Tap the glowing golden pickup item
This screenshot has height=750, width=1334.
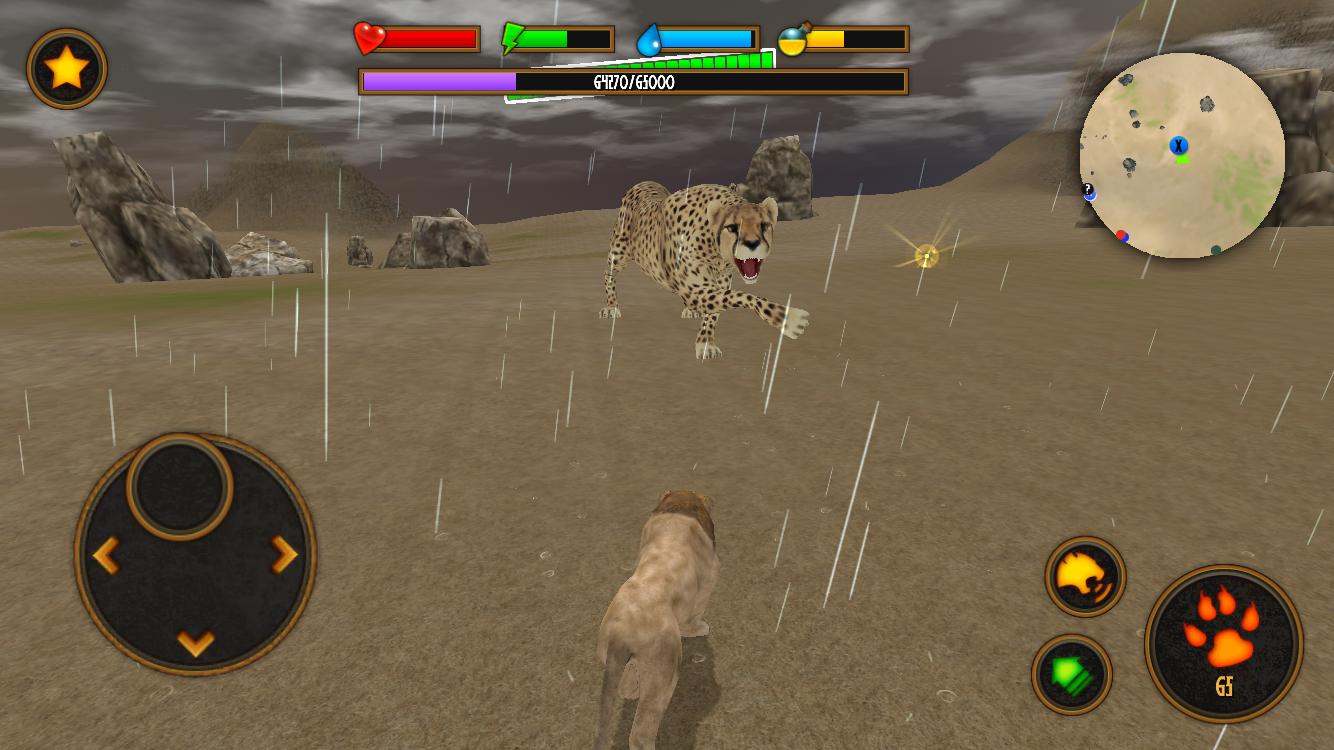pyautogui.click(x=926, y=253)
